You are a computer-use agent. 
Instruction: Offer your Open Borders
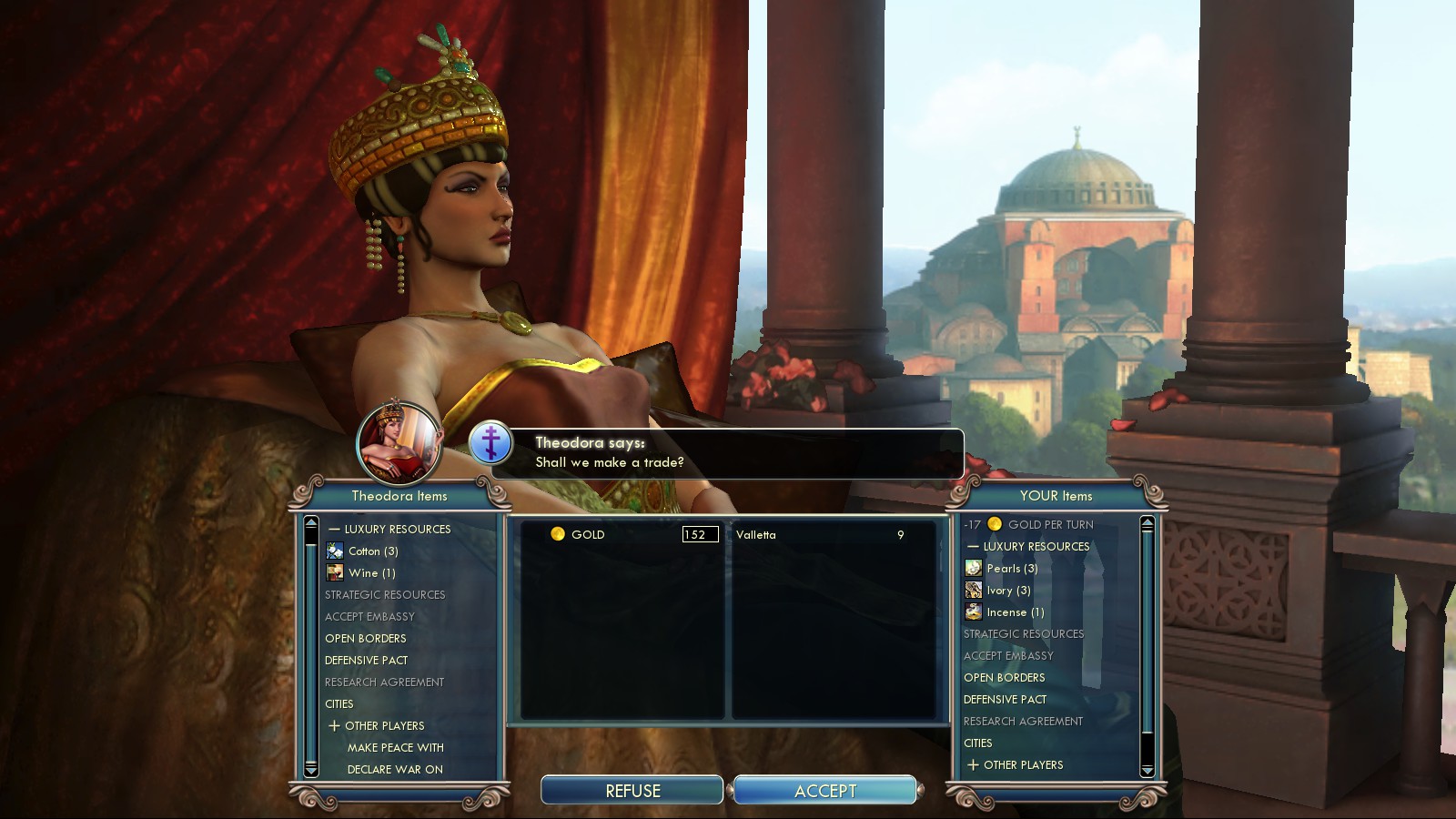(x=1005, y=678)
